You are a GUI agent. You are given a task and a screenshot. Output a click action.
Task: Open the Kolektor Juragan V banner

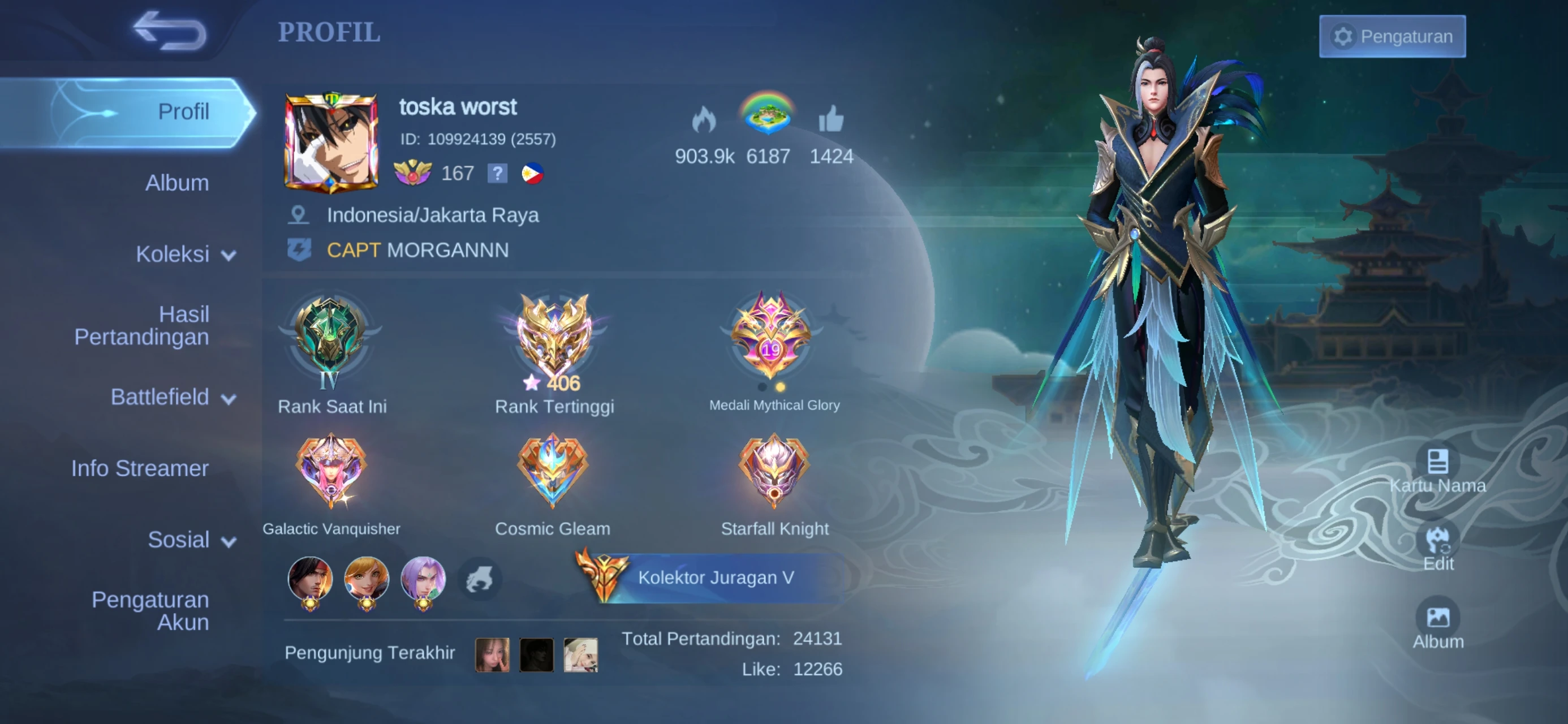(715, 578)
